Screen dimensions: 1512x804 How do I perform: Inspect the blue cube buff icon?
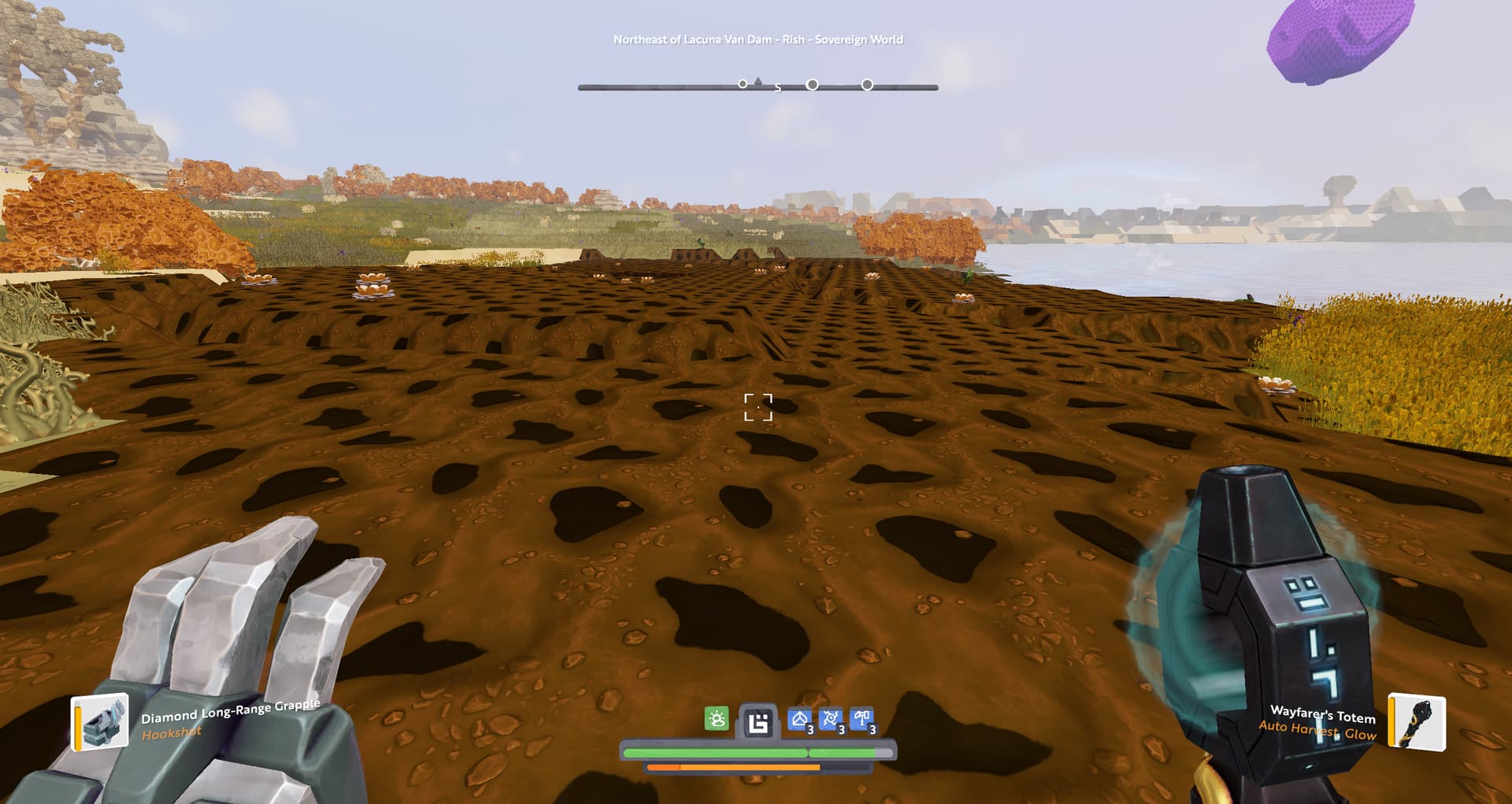(800, 719)
